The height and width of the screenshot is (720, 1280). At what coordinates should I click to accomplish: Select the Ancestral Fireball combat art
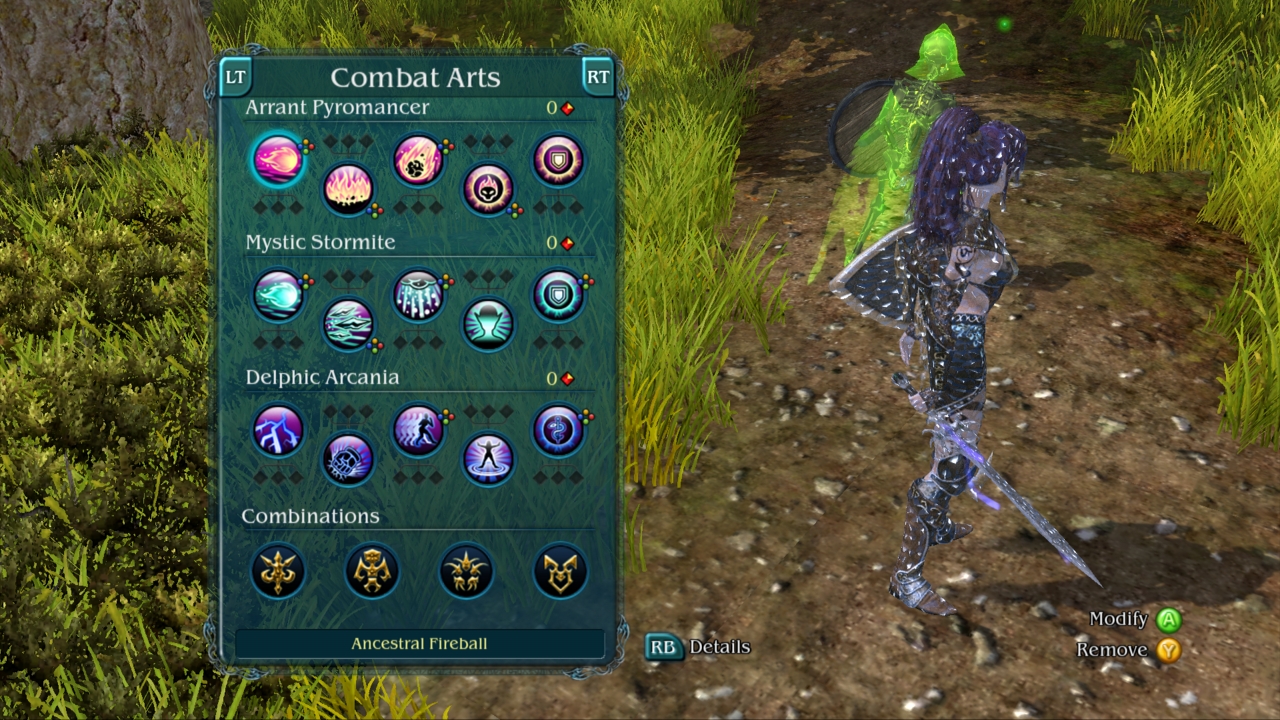pos(278,160)
